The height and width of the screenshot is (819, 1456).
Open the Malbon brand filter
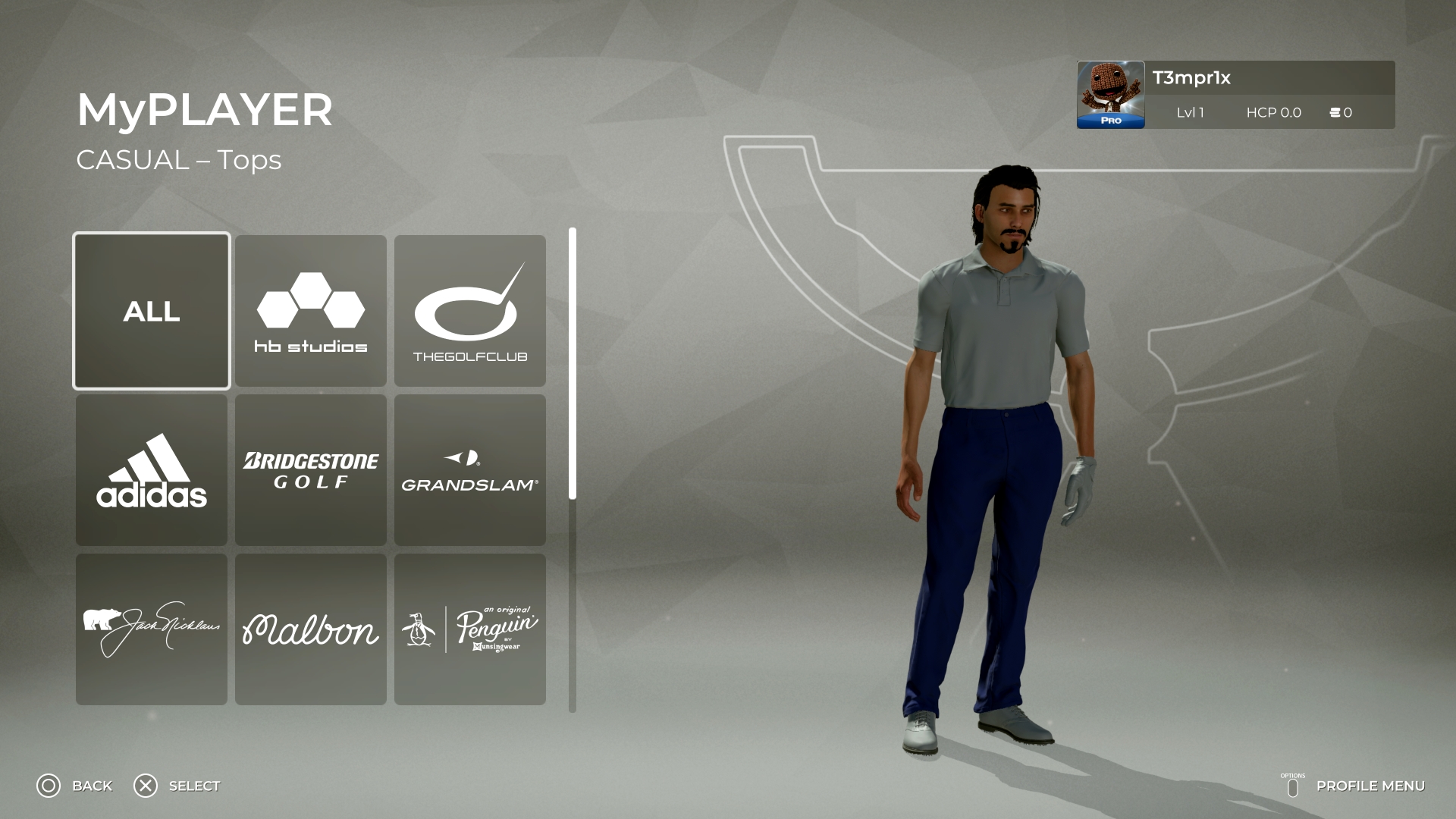[310, 628]
